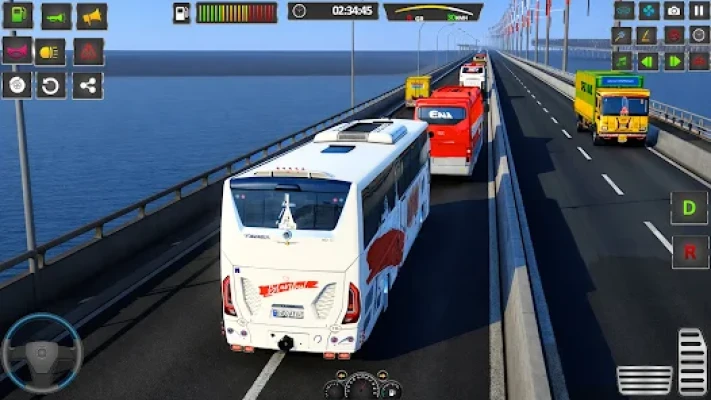Step on the wide brake pedal

coord(644,380)
